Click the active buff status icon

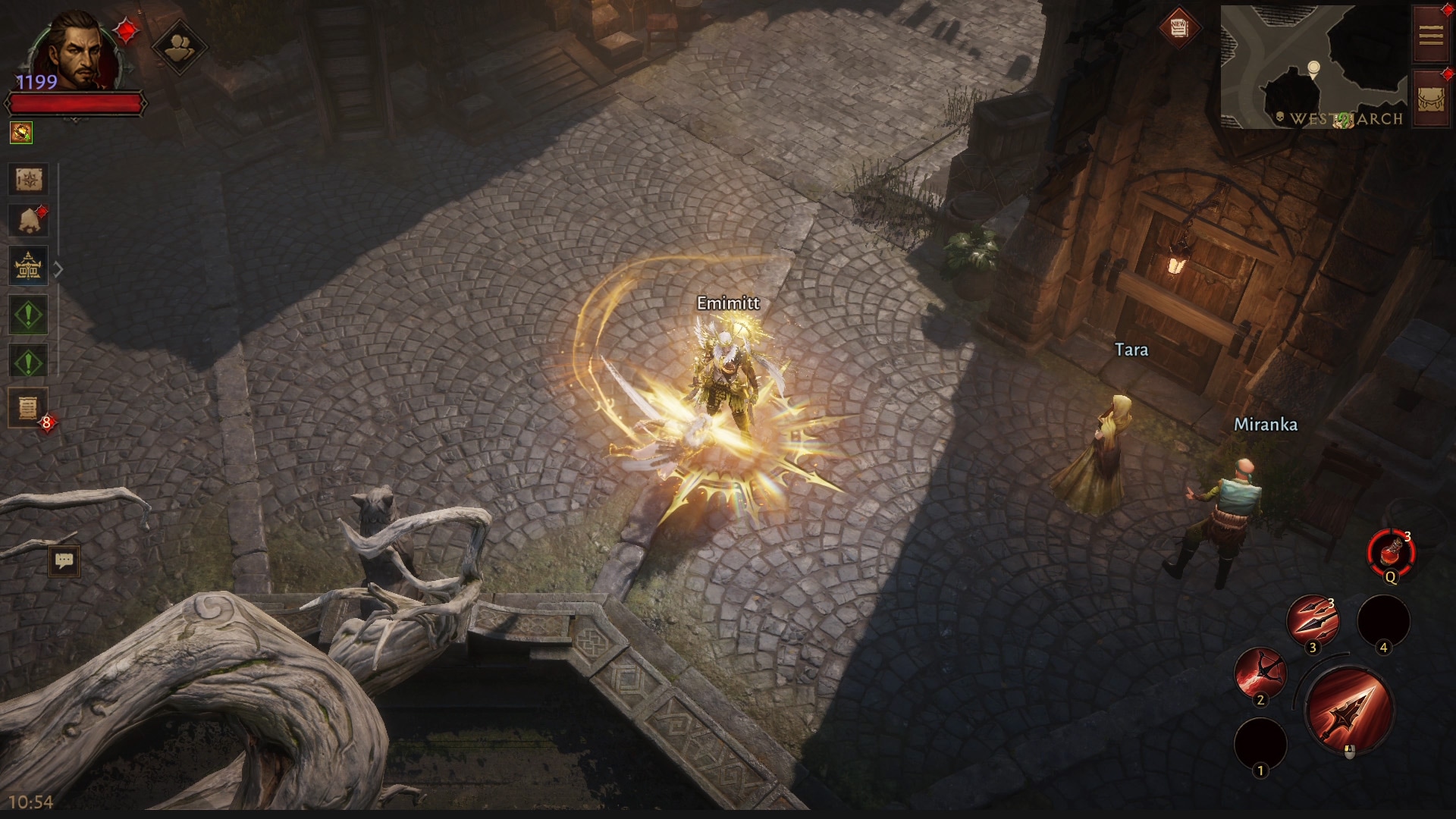point(21,133)
